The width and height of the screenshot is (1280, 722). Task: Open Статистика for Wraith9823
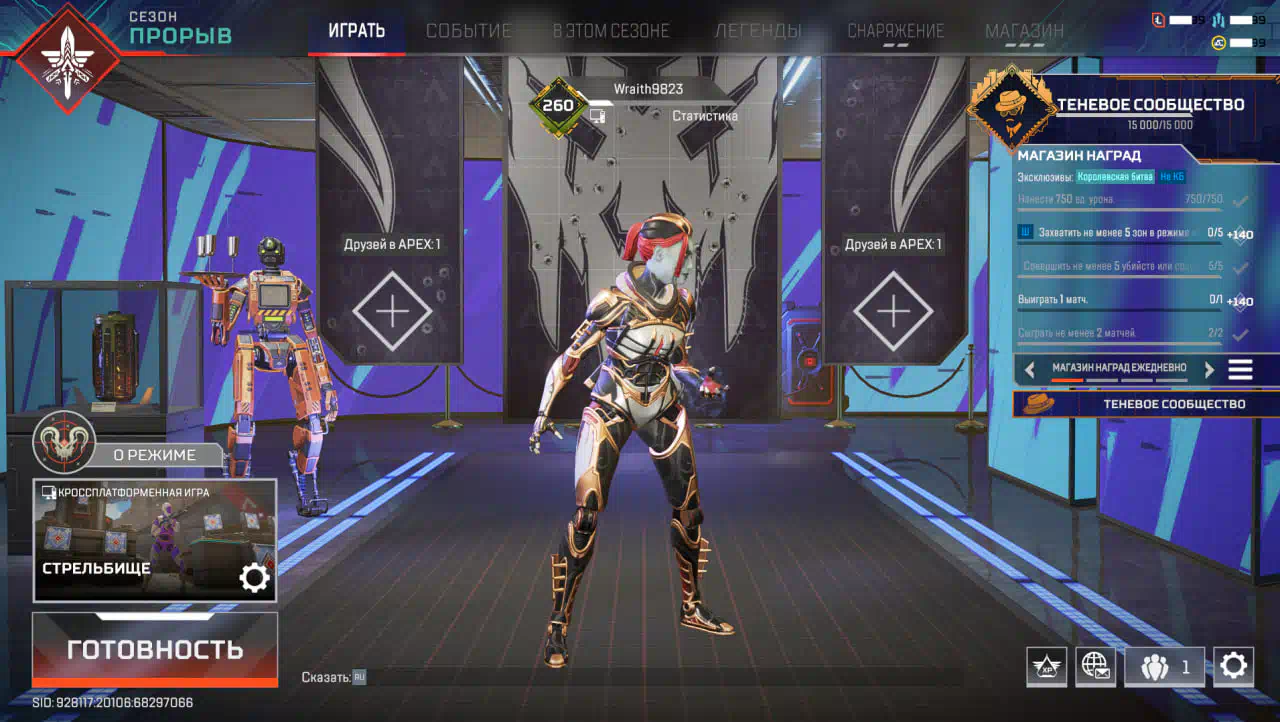tap(704, 116)
